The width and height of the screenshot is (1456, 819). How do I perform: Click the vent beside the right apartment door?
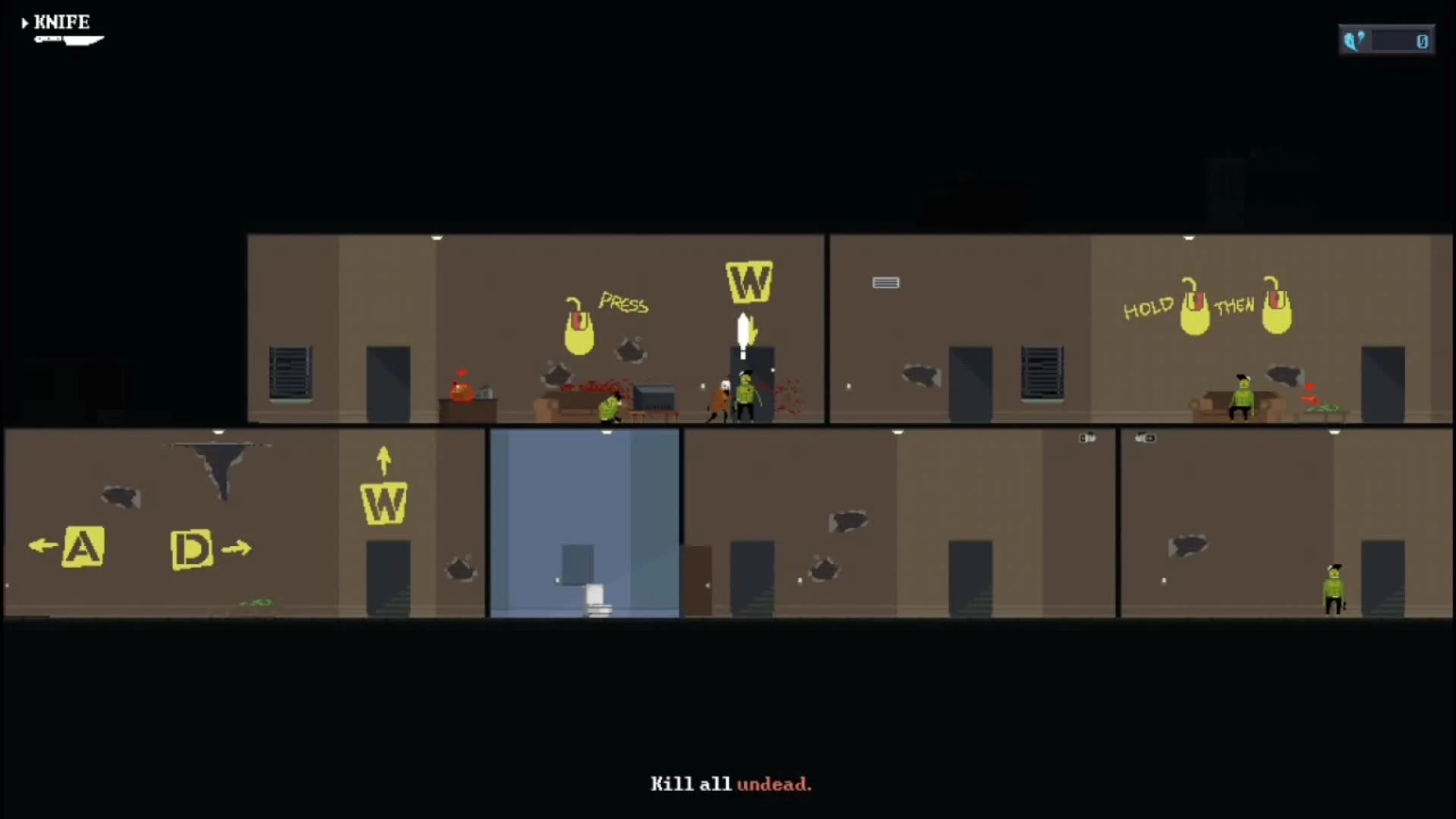point(1043,372)
